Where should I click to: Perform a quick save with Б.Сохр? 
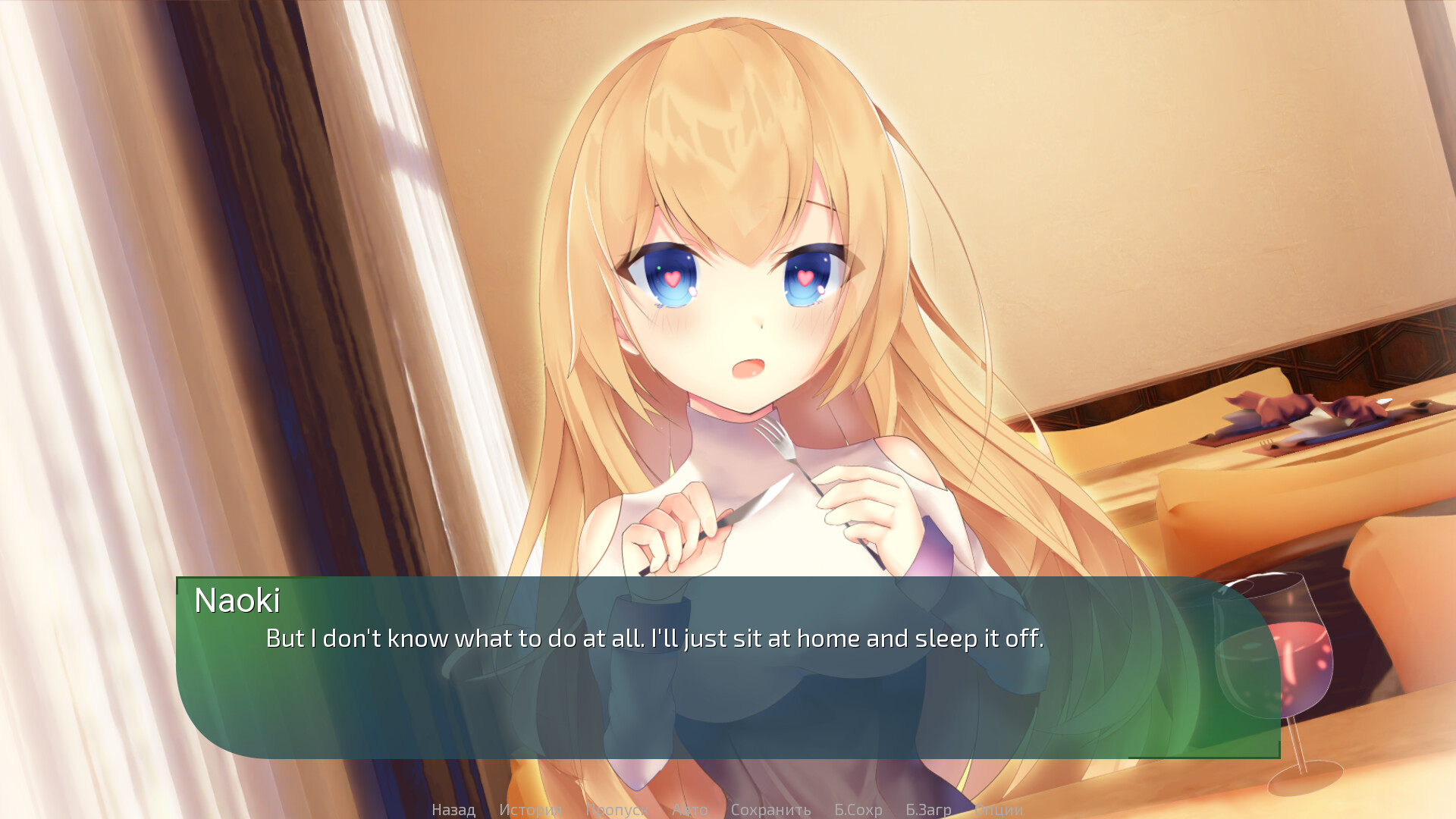click(858, 809)
